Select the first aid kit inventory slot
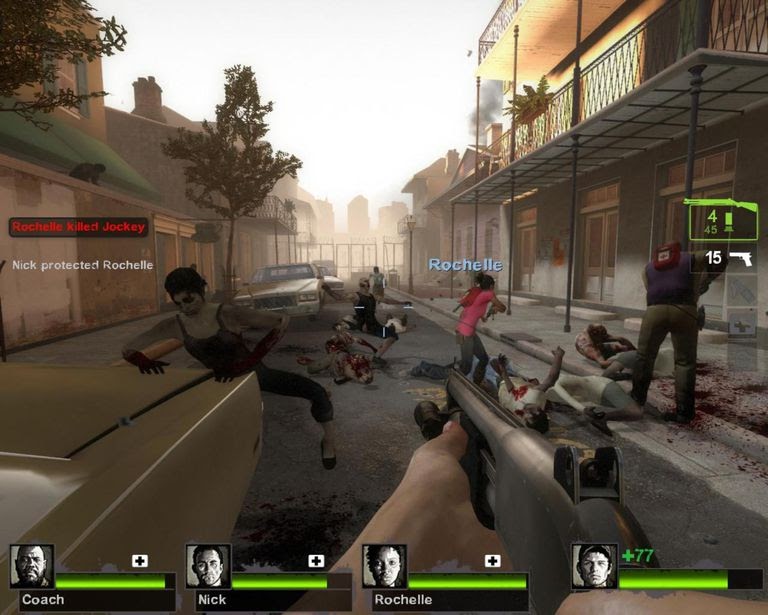 tap(741, 325)
